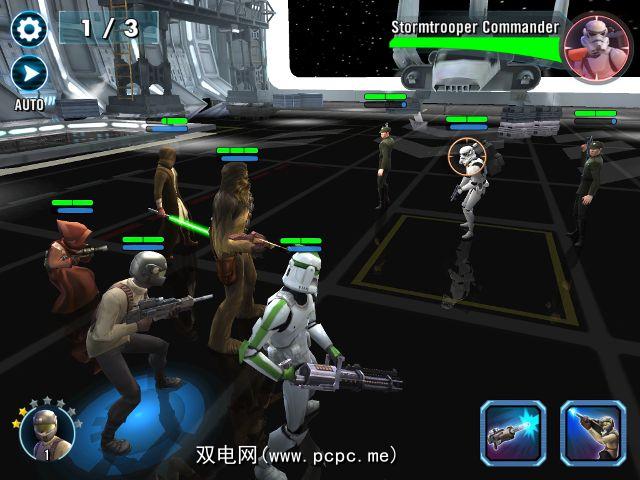
Task: Tap the active character portrait with stars
Action: tap(47, 434)
